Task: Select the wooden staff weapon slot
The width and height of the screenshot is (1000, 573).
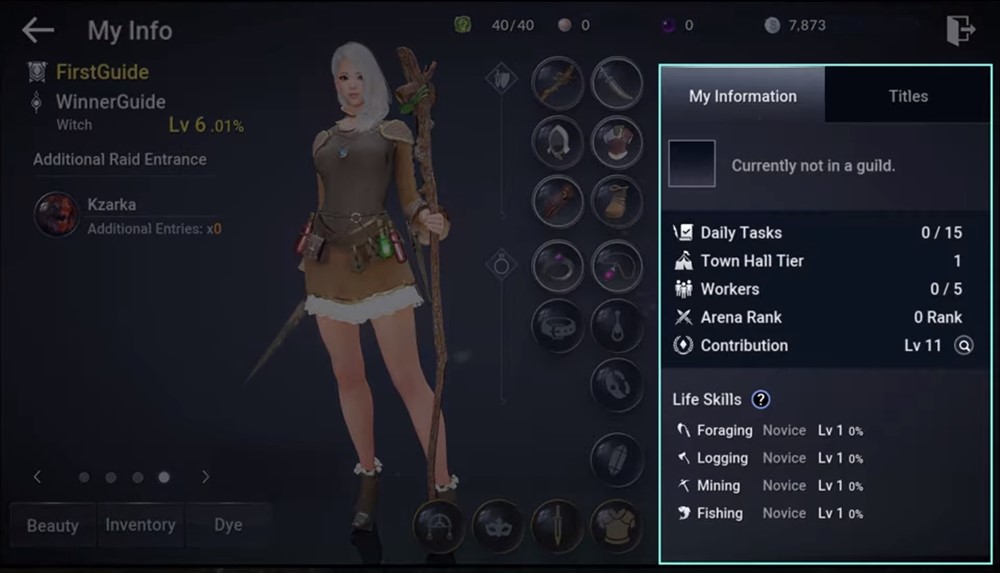Action: coord(558,83)
